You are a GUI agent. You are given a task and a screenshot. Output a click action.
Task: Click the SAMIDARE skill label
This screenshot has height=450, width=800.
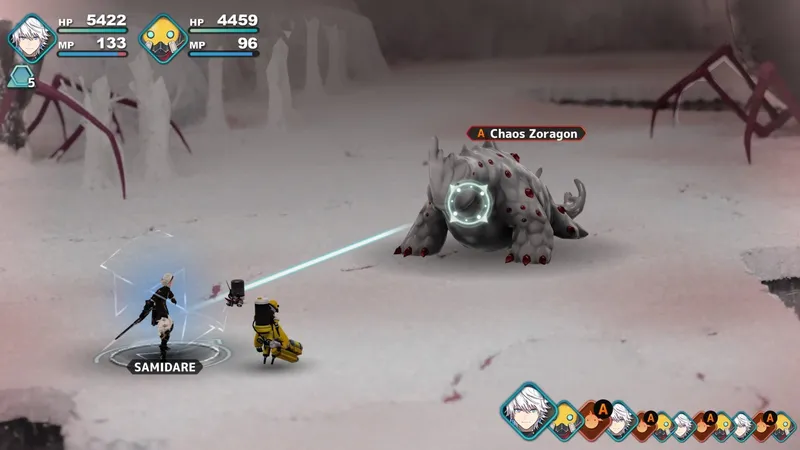(164, 367)
